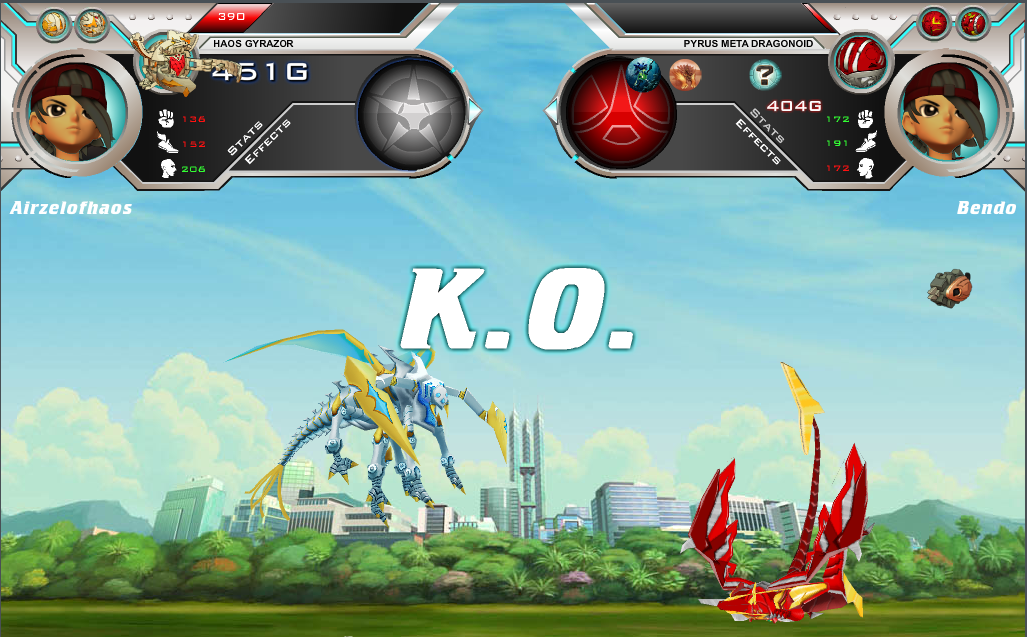Expand the arrow beside the Haos orb
This screenshot has height=637, width=1027.
click(475, 110)
